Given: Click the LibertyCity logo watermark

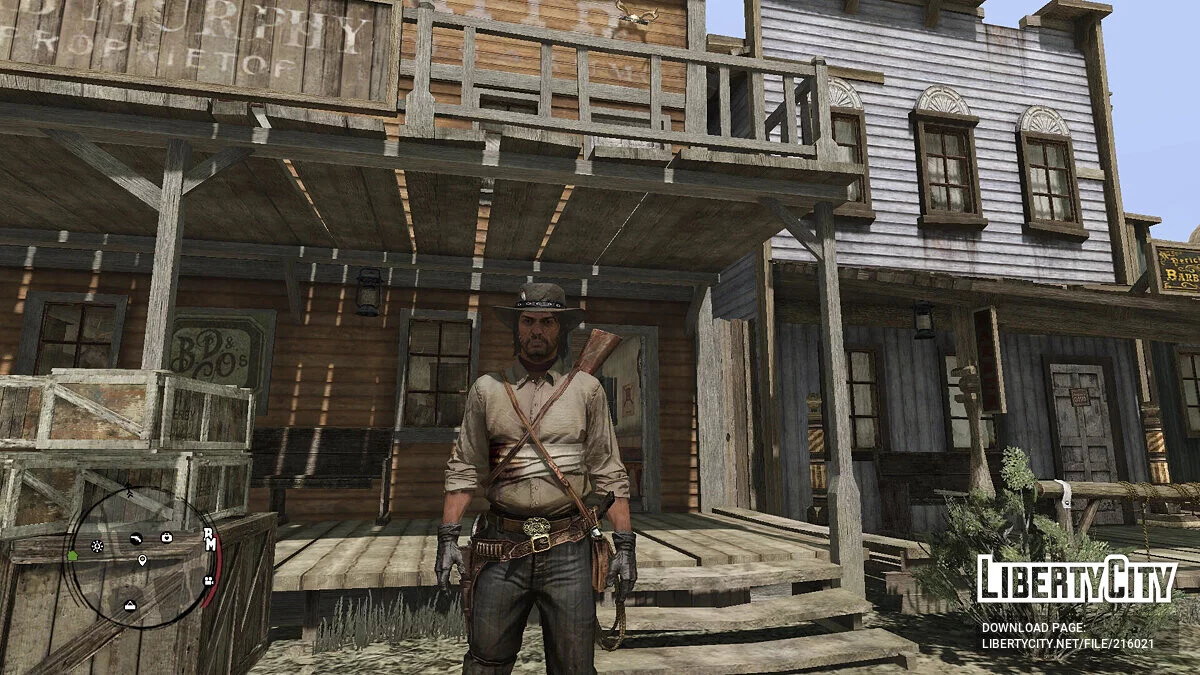Looking at the screenshot, I should click(x=1076, y=579).
